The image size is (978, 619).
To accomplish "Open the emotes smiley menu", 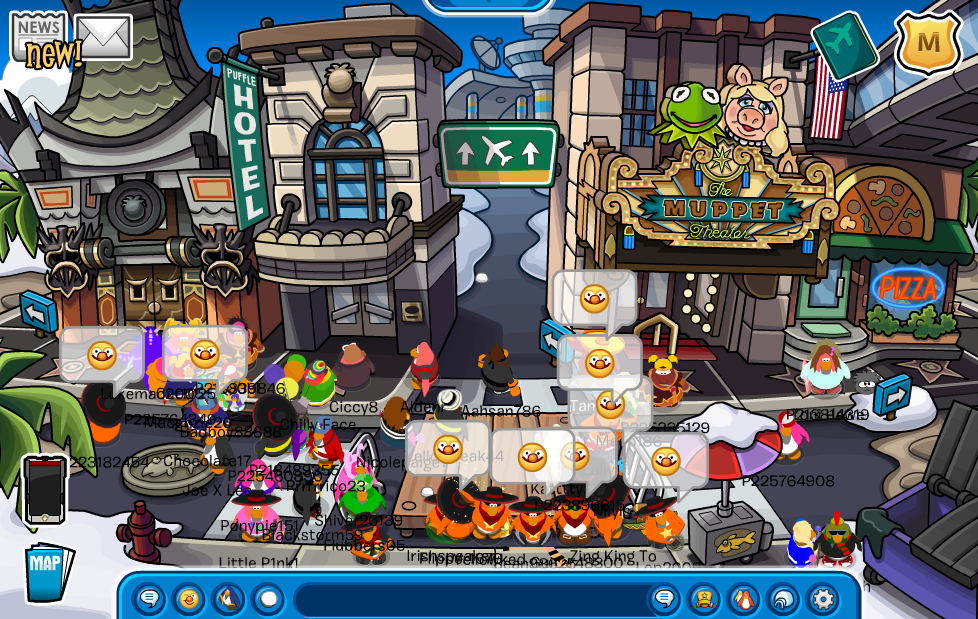I will pos(189,599).
